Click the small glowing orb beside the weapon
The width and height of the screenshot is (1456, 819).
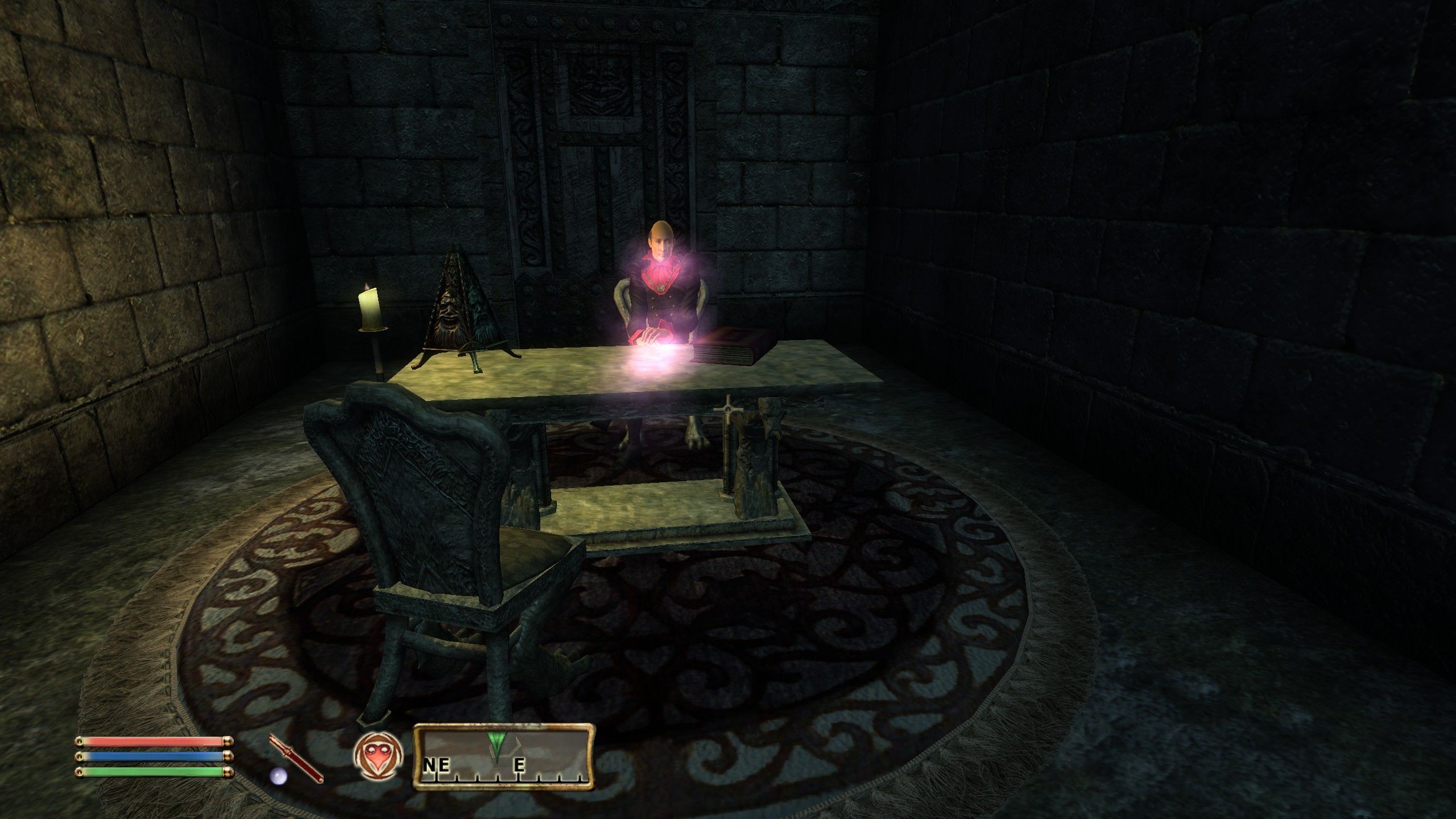278,776
